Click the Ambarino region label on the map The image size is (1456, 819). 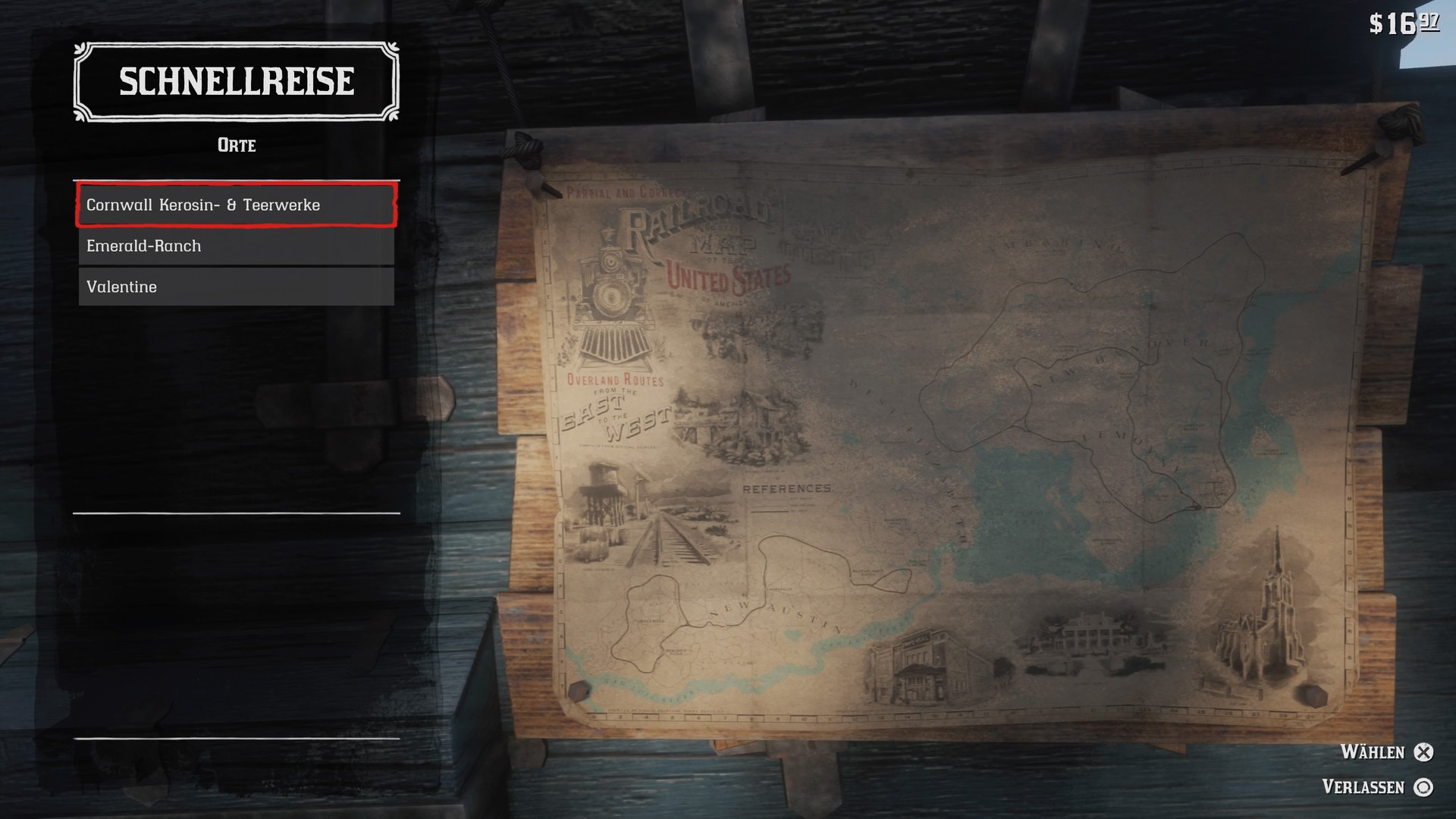[1054, 244]
